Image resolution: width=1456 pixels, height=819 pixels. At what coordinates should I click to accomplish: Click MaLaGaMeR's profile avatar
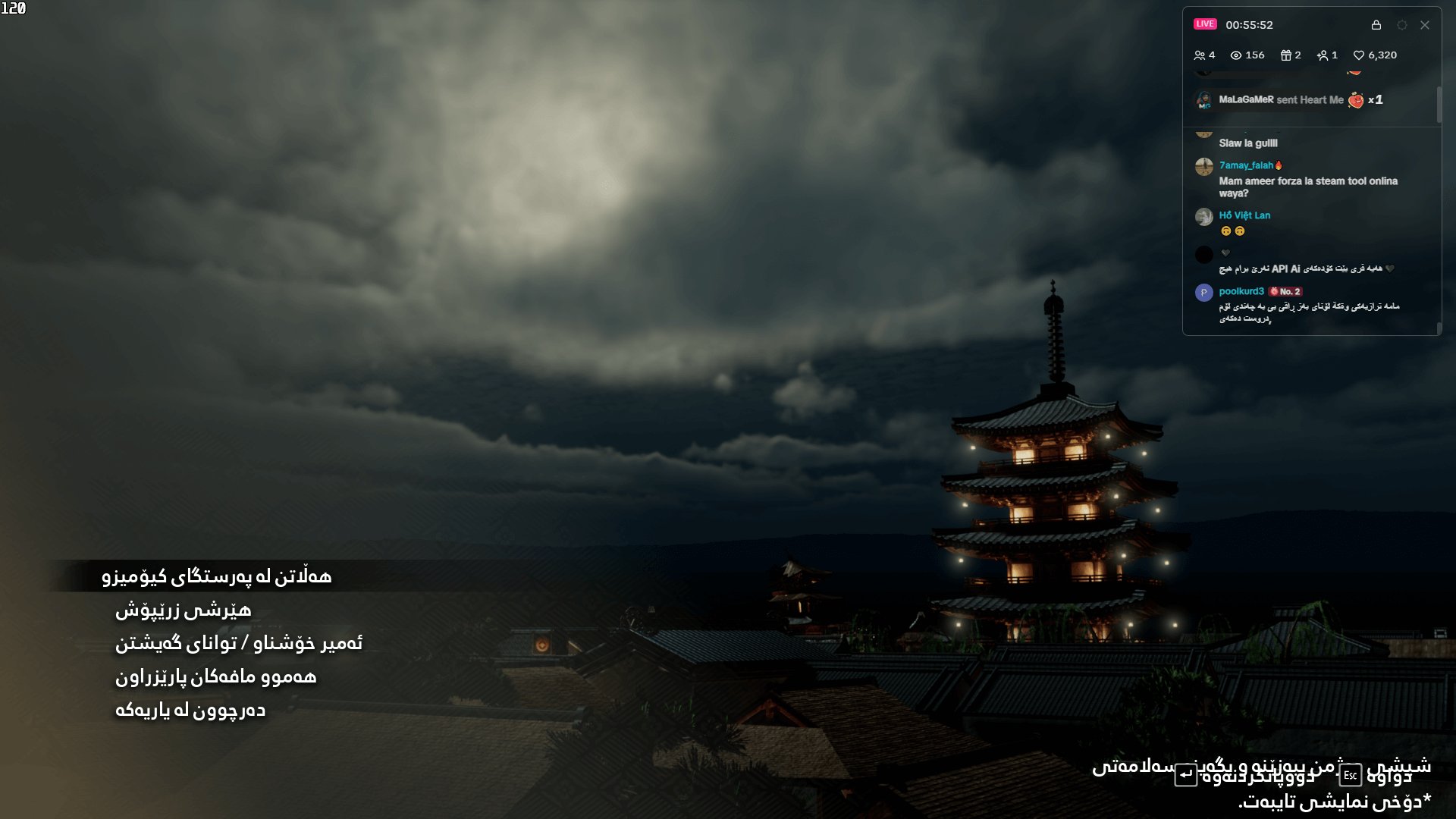1206,100
